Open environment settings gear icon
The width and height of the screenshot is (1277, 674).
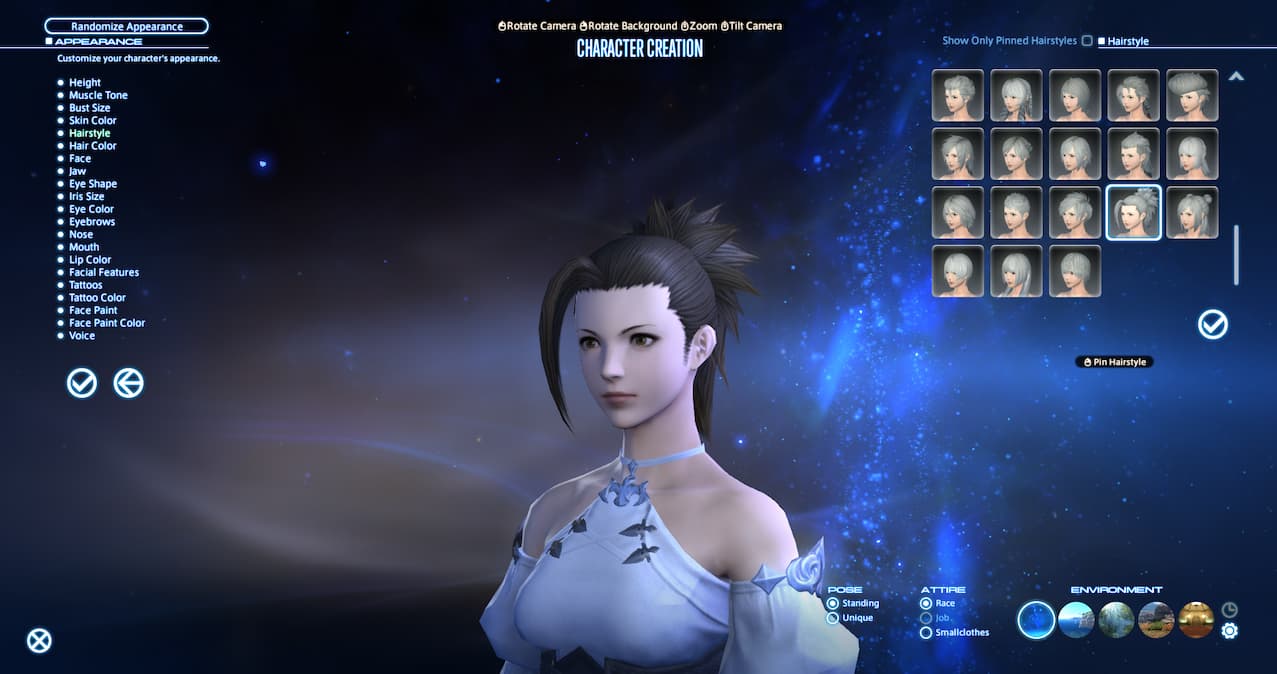1230,631
